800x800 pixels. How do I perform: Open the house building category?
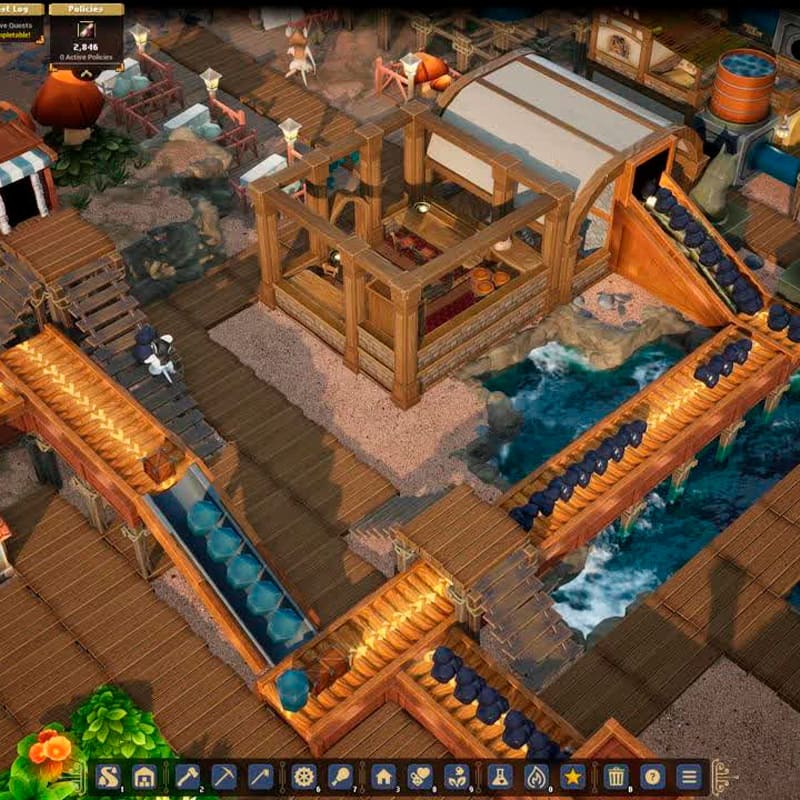(383, 776)
